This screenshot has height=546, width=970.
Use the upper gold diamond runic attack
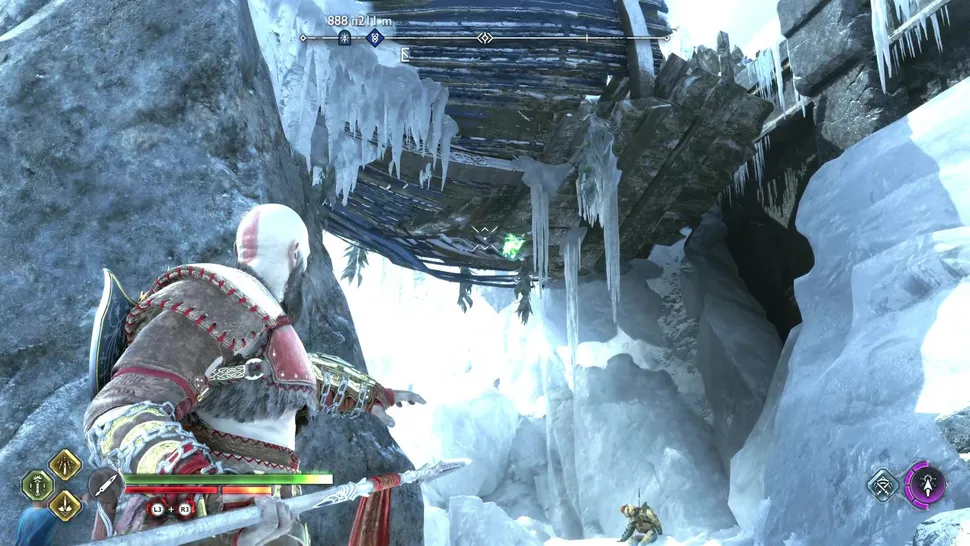(x=65, y=464)
